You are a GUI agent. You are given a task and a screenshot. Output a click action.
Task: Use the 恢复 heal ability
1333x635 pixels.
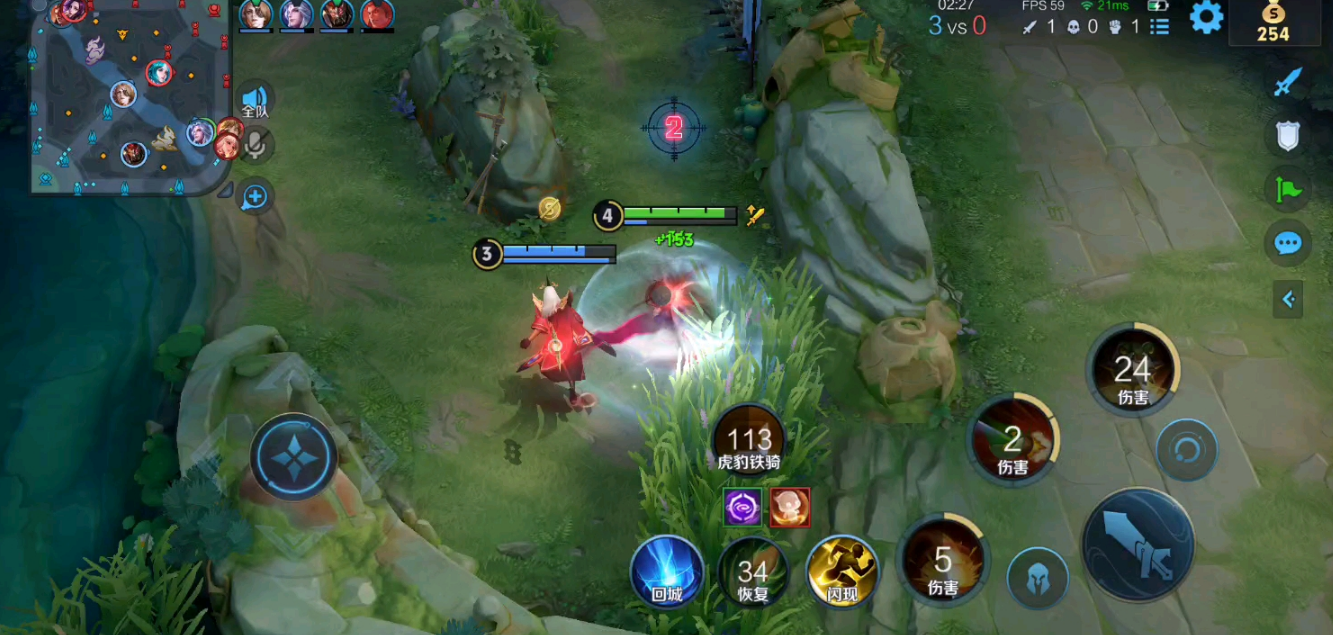[x=753, y=573]
